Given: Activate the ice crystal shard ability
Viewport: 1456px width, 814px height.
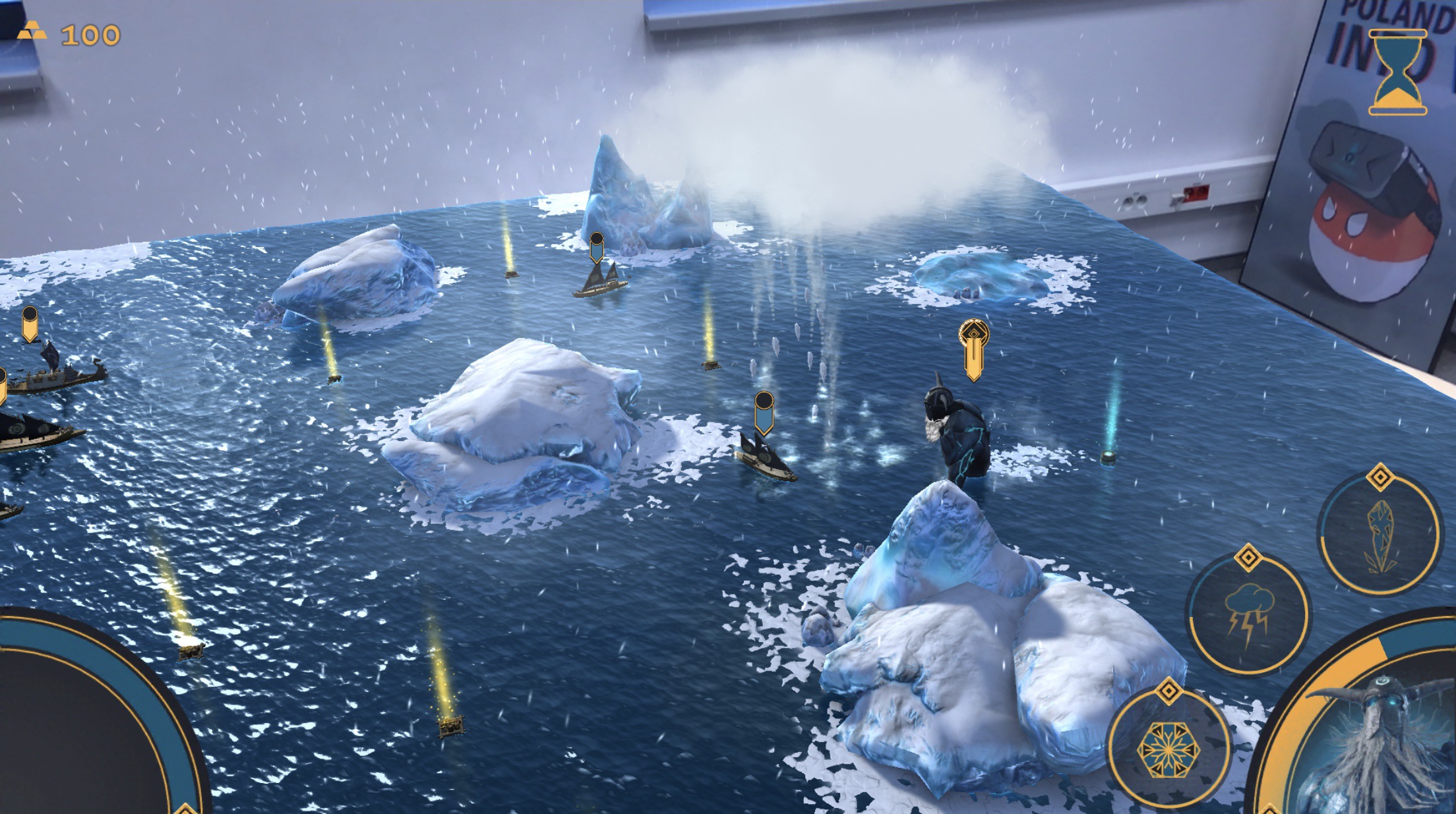Looking at the screenshot, I should (1380, 535).
